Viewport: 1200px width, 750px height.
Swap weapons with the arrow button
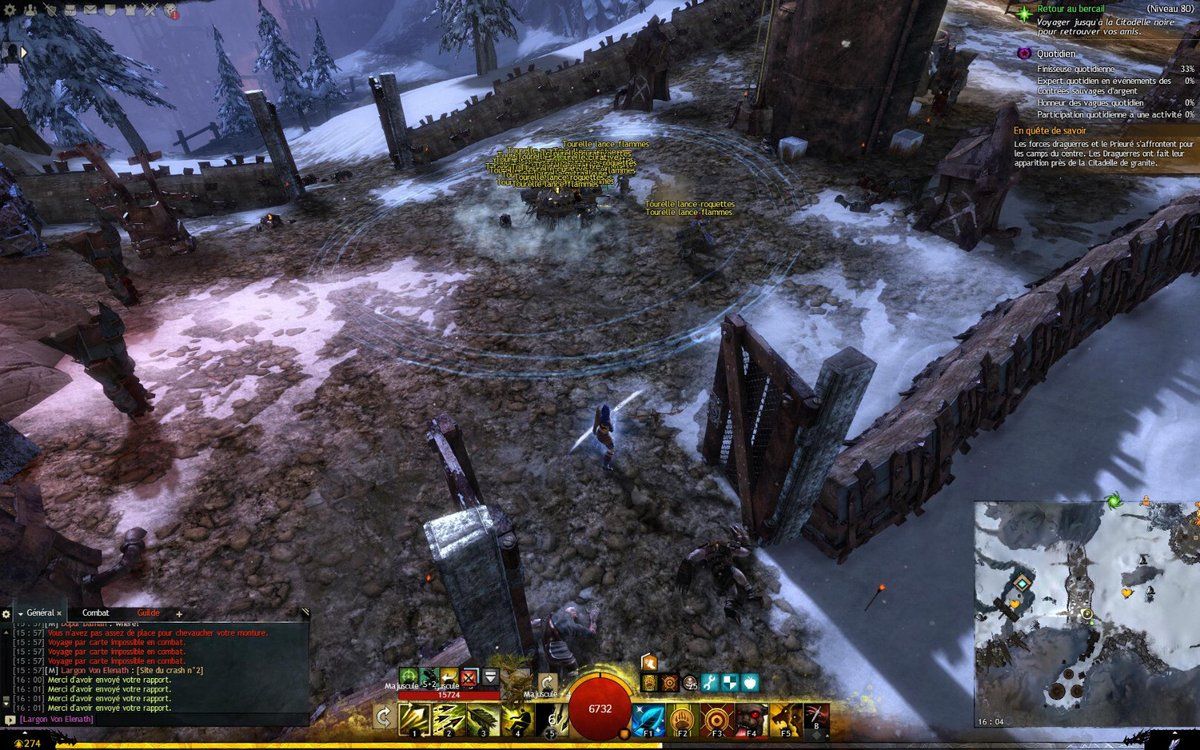pyautogui.click(x=383, y=717)
